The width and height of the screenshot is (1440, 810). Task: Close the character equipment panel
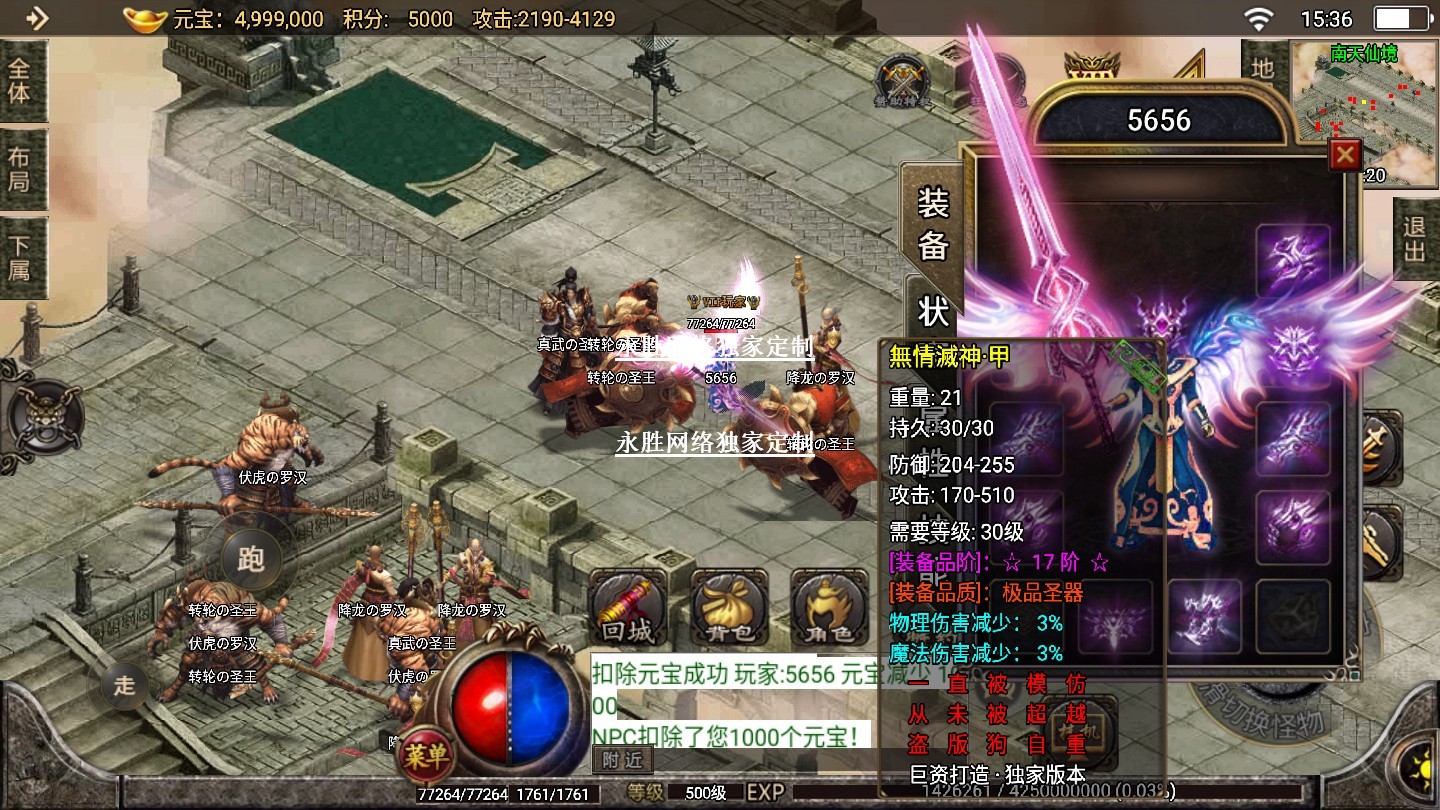[1345, 155]
